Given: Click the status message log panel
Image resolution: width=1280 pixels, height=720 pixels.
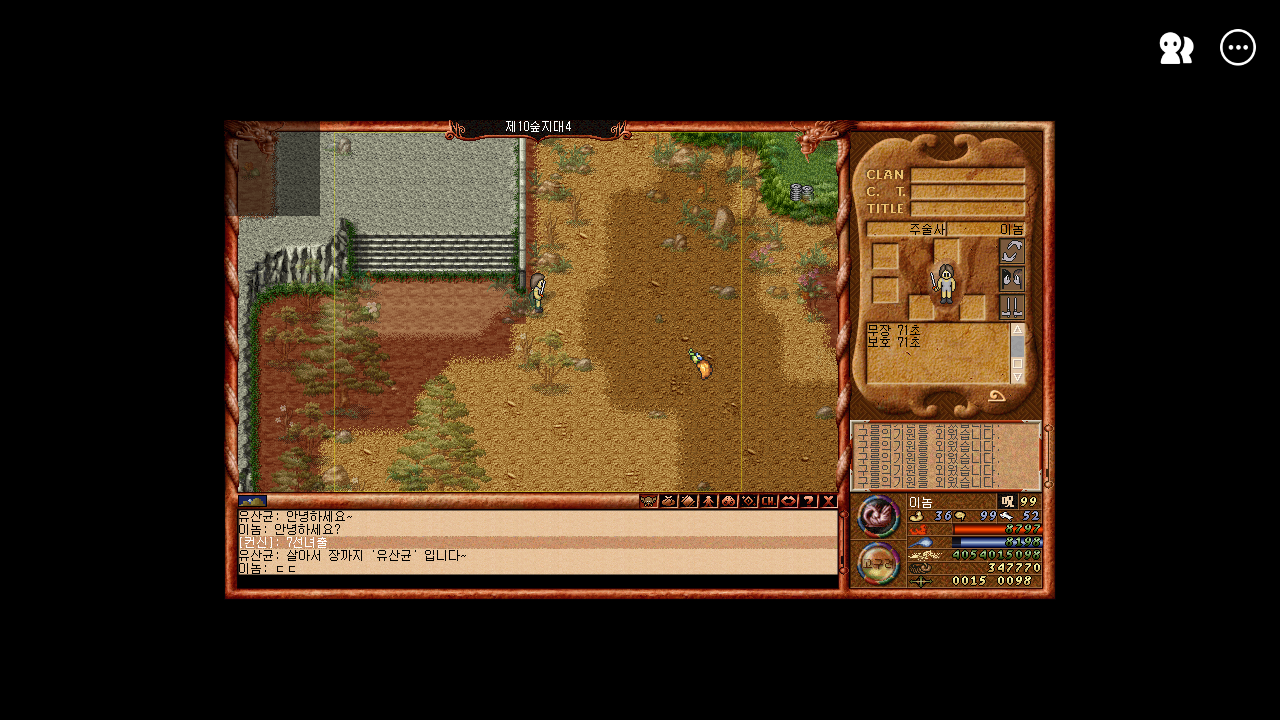Looking at the screenshot, I should [x=945, y=455].
